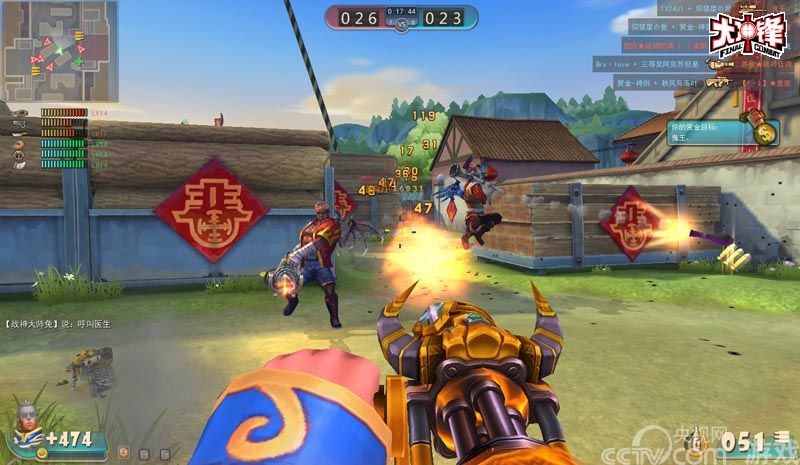Click the gold money bag icon
The image size is (800, 465).
pyautogui.click(x=766, y=131)
